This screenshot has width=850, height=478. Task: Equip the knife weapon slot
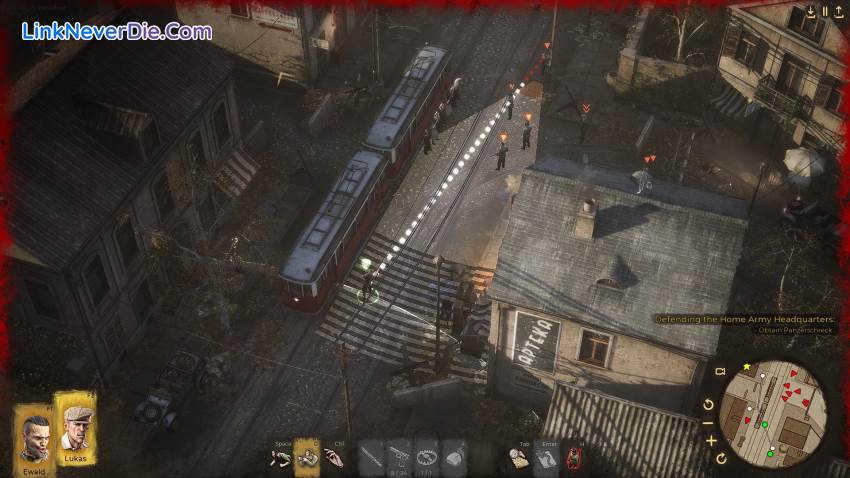[371, 456]
